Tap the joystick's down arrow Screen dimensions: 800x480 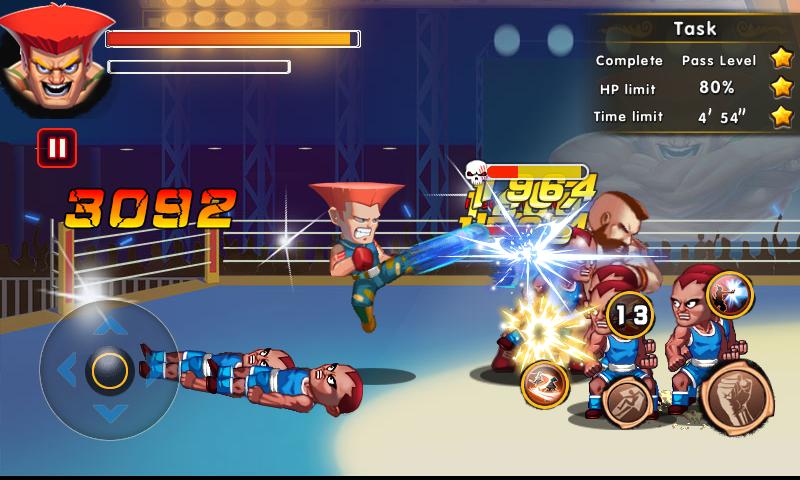110,413
